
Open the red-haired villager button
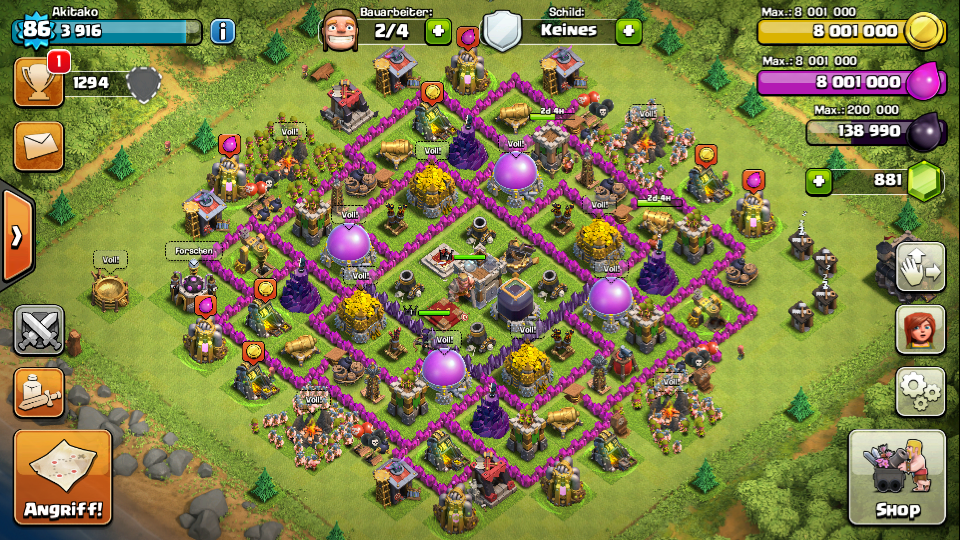point(920,329)
